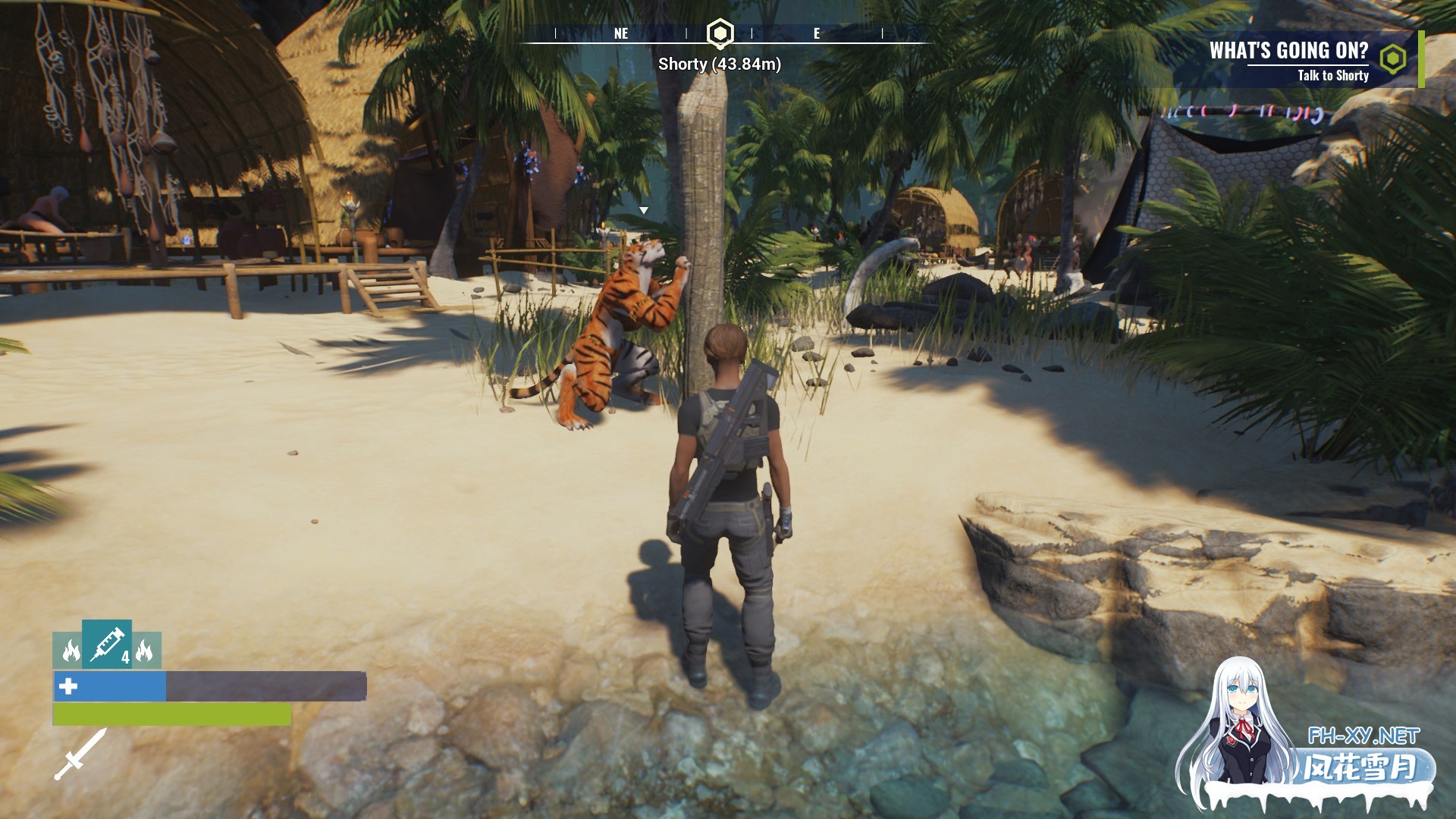Screen dimensions: 1456x819
Task: Select the syringe healing item slot
Action: click(107, 644)
